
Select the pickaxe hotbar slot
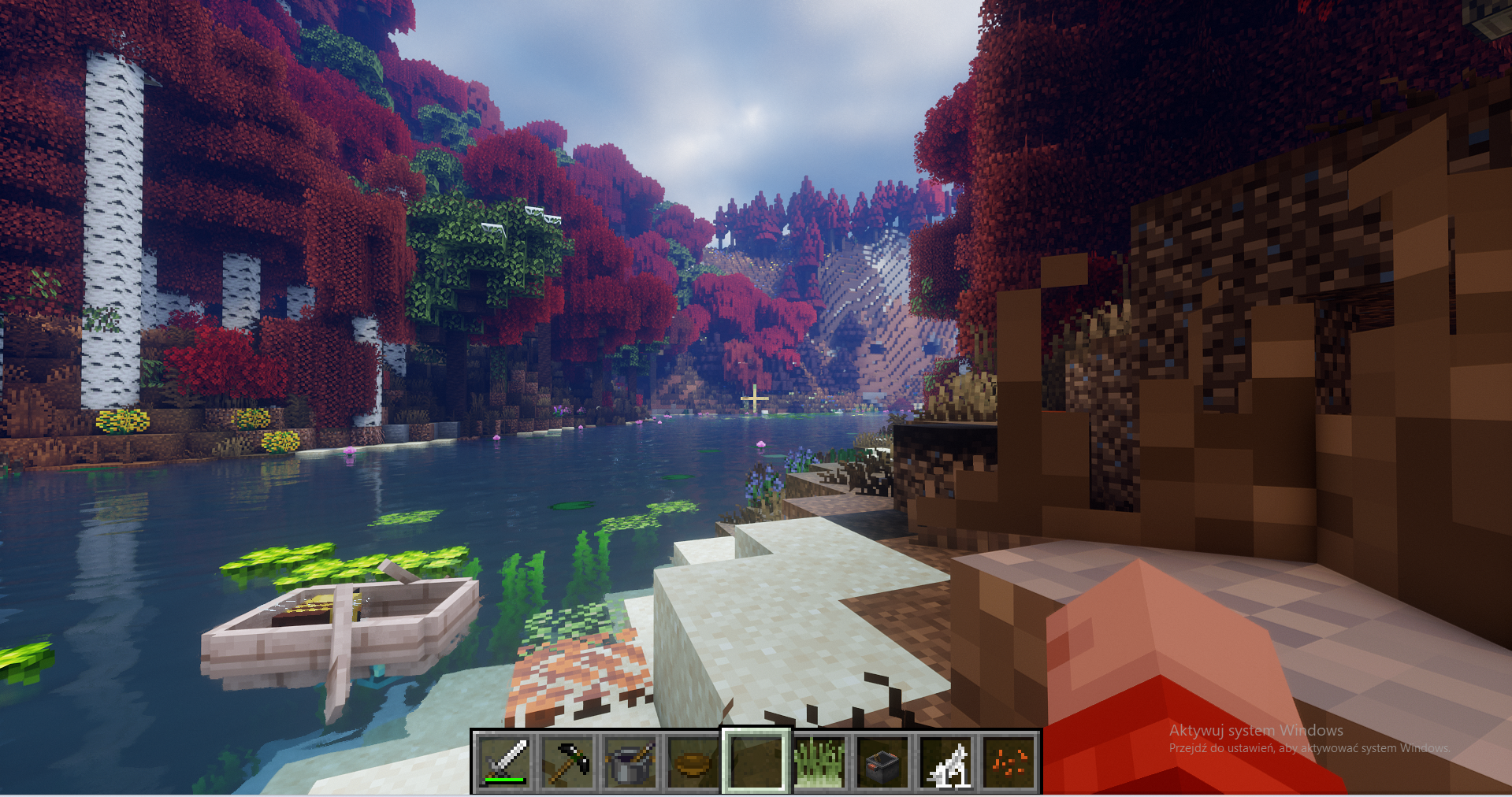[x=568, y=762]
